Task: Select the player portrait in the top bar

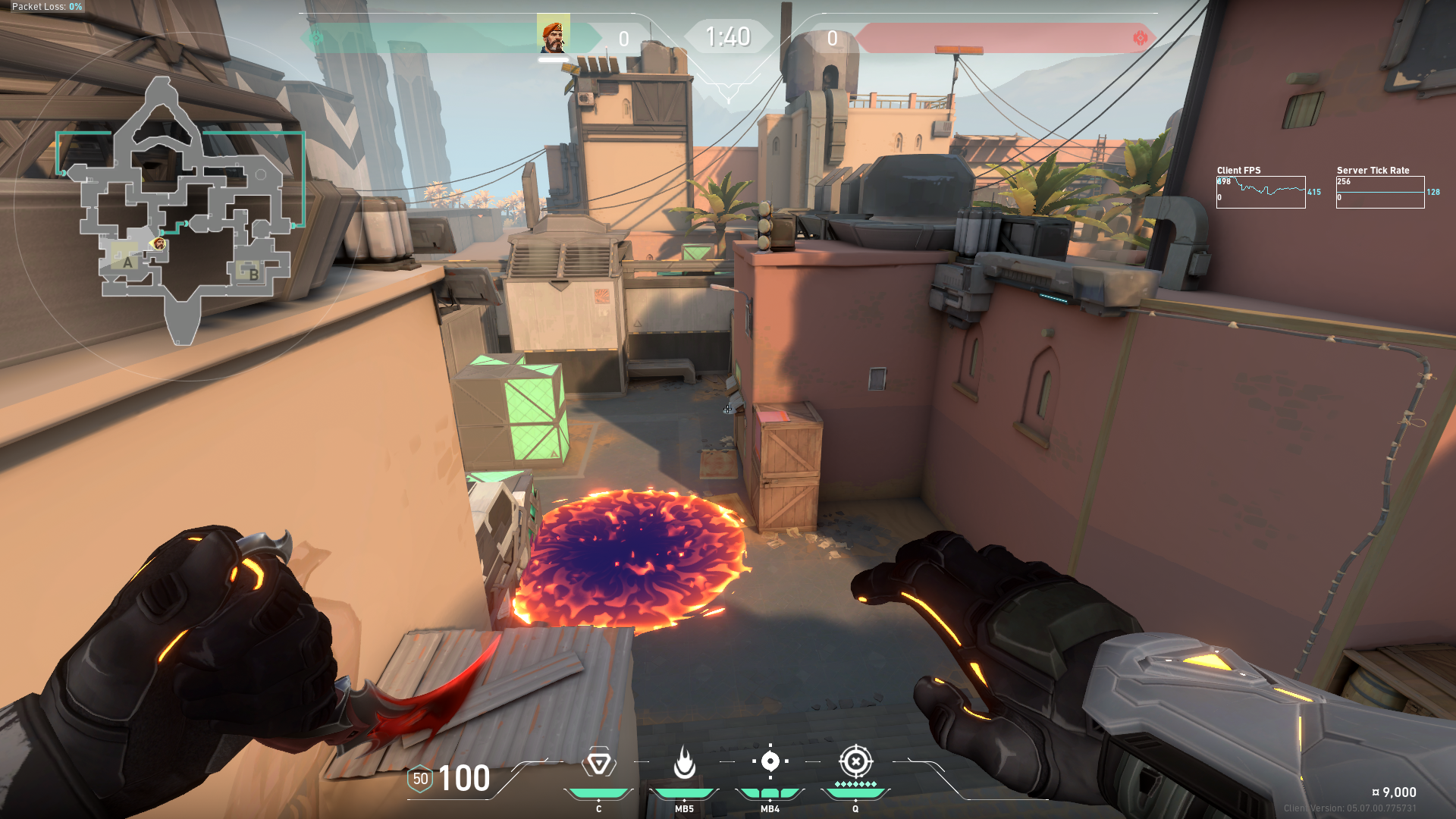Action: click(554, 36)
